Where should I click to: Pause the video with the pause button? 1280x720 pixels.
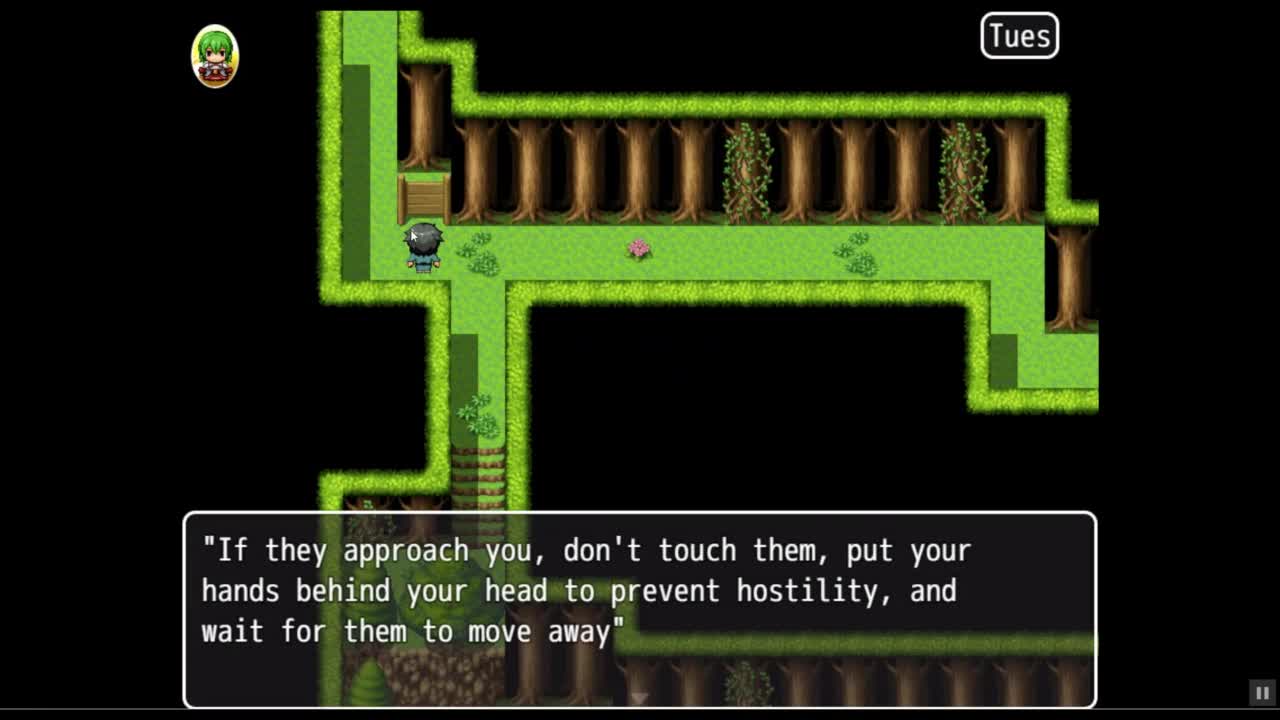1262,693
